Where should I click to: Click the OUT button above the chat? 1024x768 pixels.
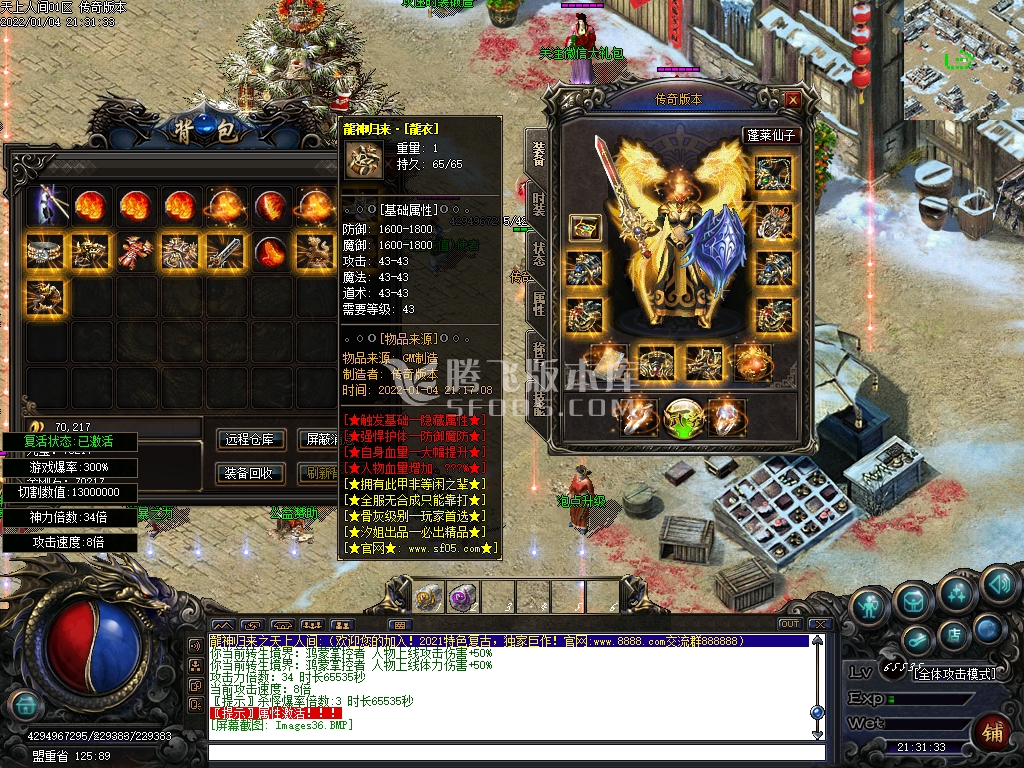(790, 624)
